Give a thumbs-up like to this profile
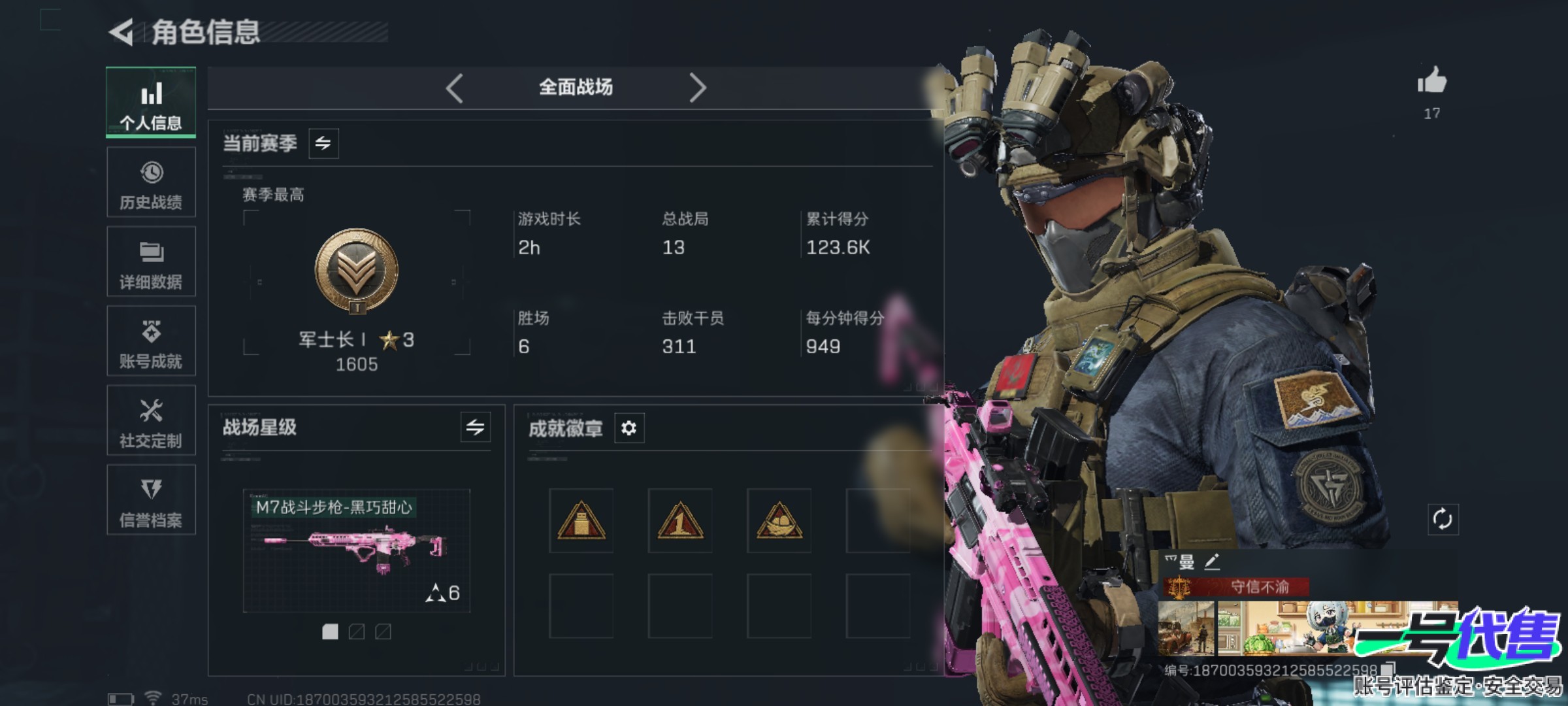This screenshot has height=706, width=1568. coord(1431,82)
